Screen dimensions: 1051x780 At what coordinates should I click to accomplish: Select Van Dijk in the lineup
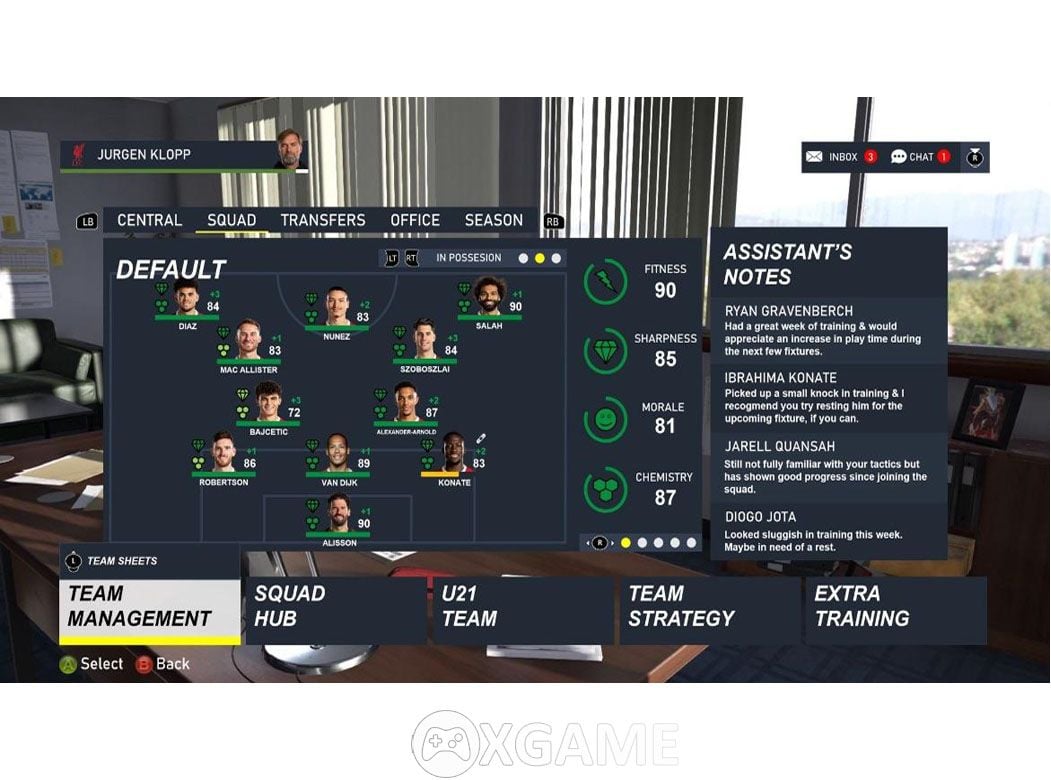click(x=337, y=456)
